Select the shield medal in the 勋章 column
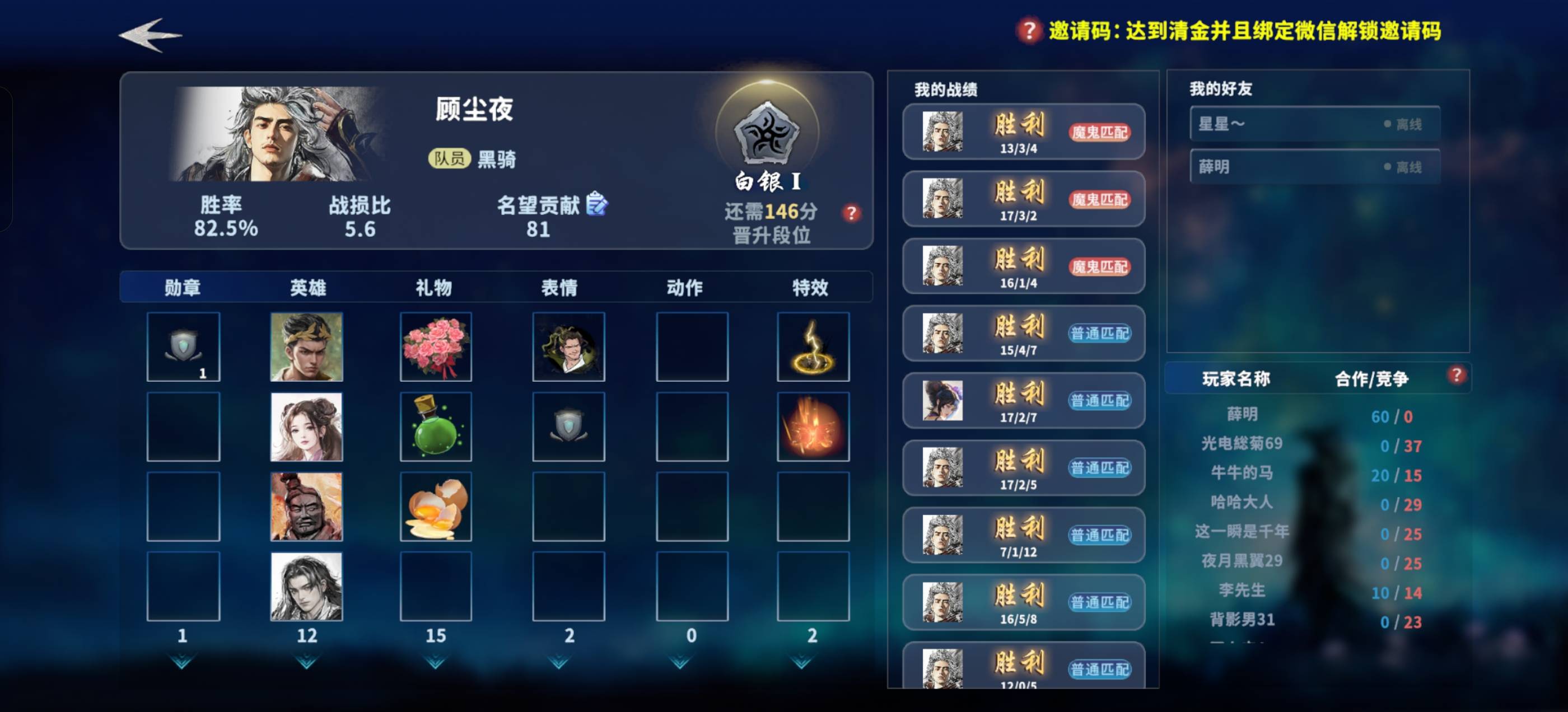The width and height of the screenshot is (1568, 712). pos(182,346)
